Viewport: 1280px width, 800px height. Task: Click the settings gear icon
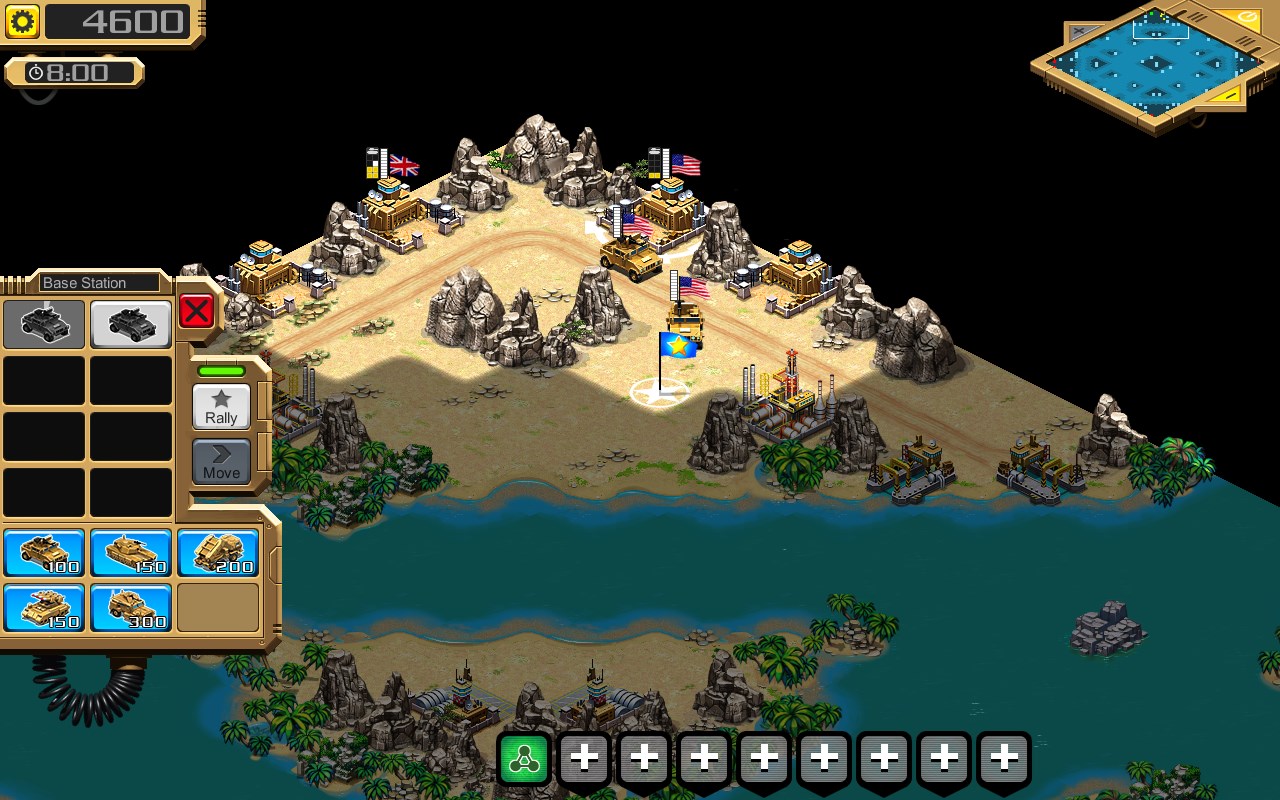[21, 20]
